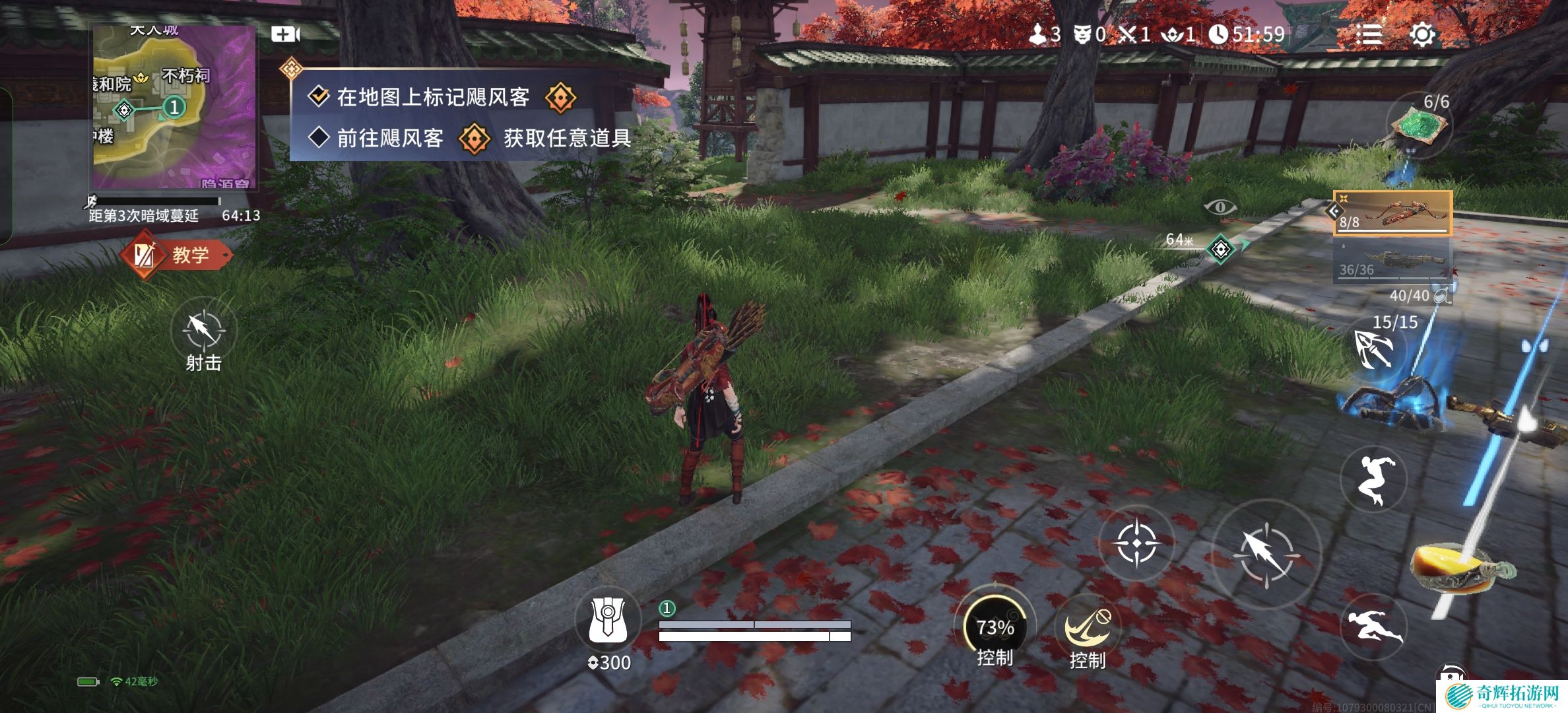Tap the camera record icon

(285, 34)
